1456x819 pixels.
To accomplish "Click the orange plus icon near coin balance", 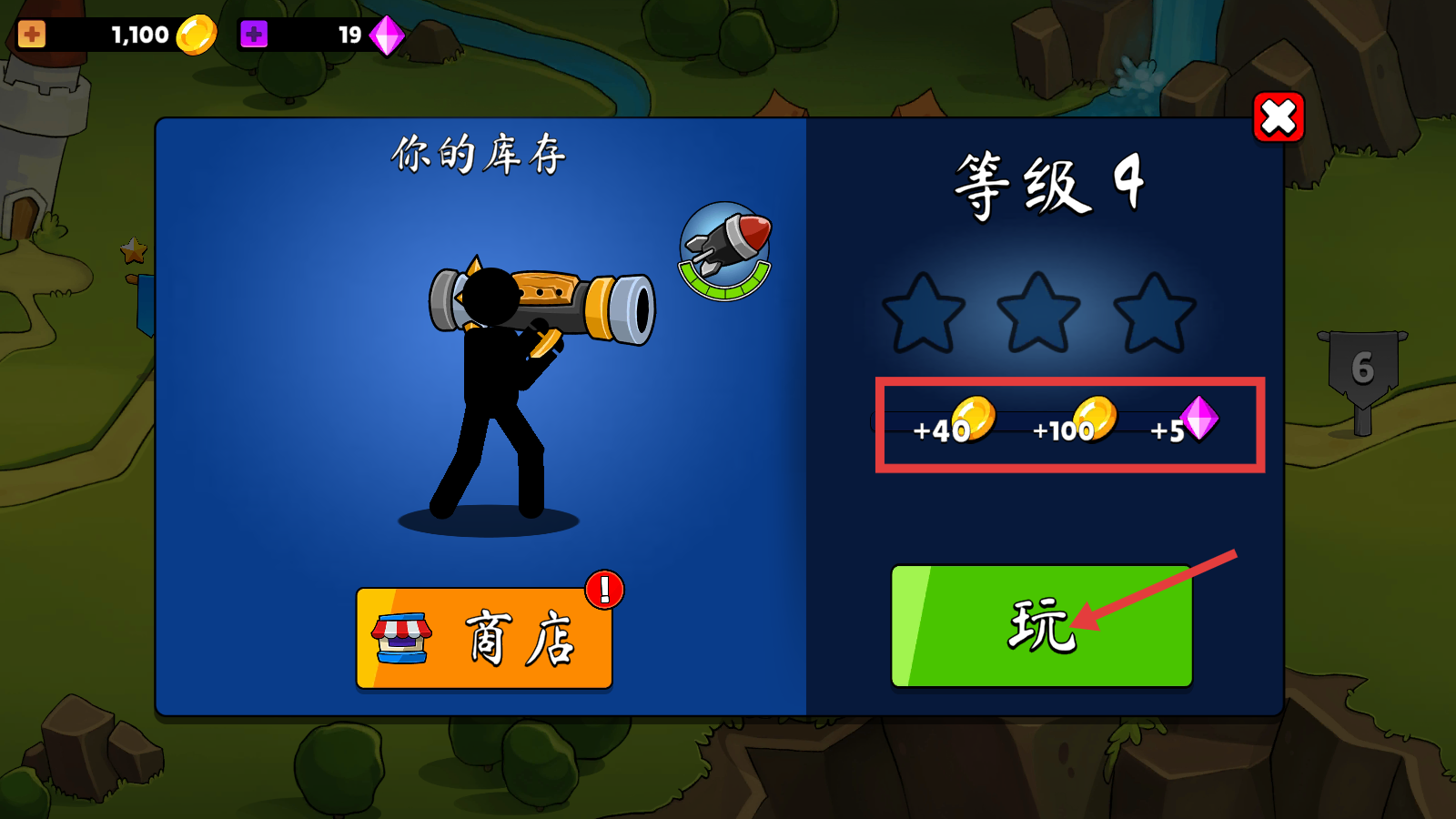I will 32,34.
